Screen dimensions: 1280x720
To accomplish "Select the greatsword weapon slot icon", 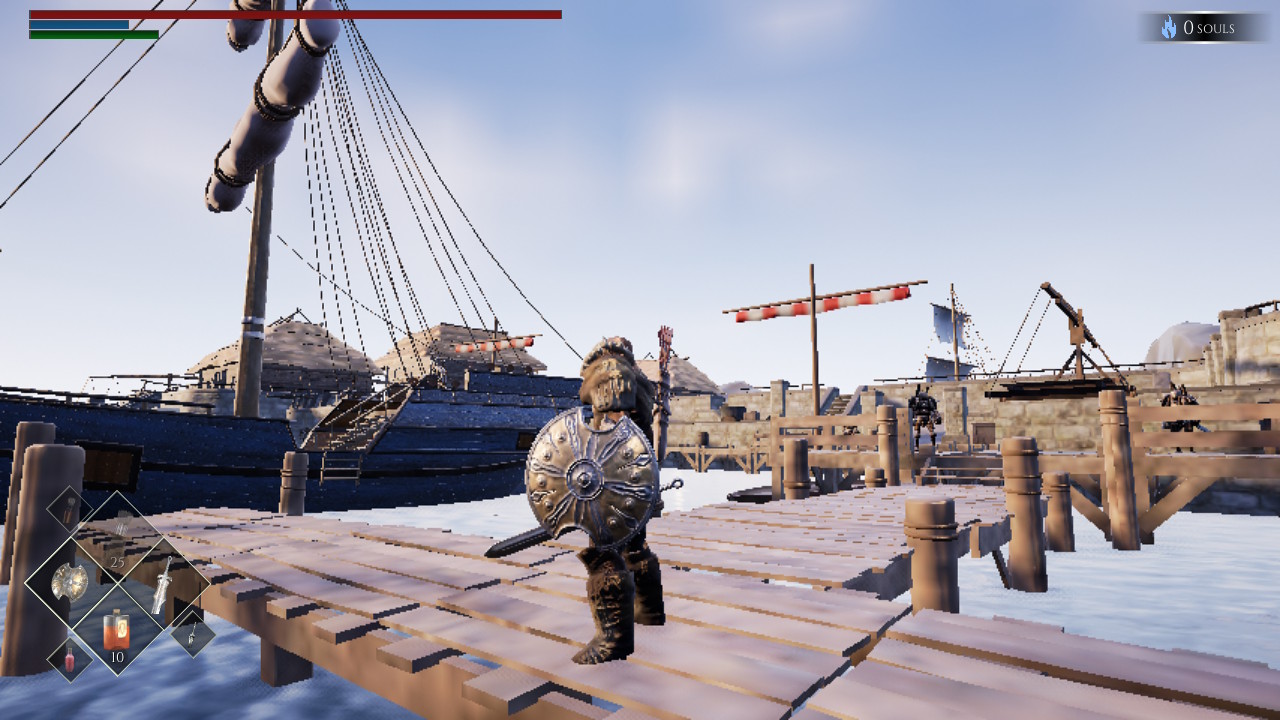I will pos(162,585).
